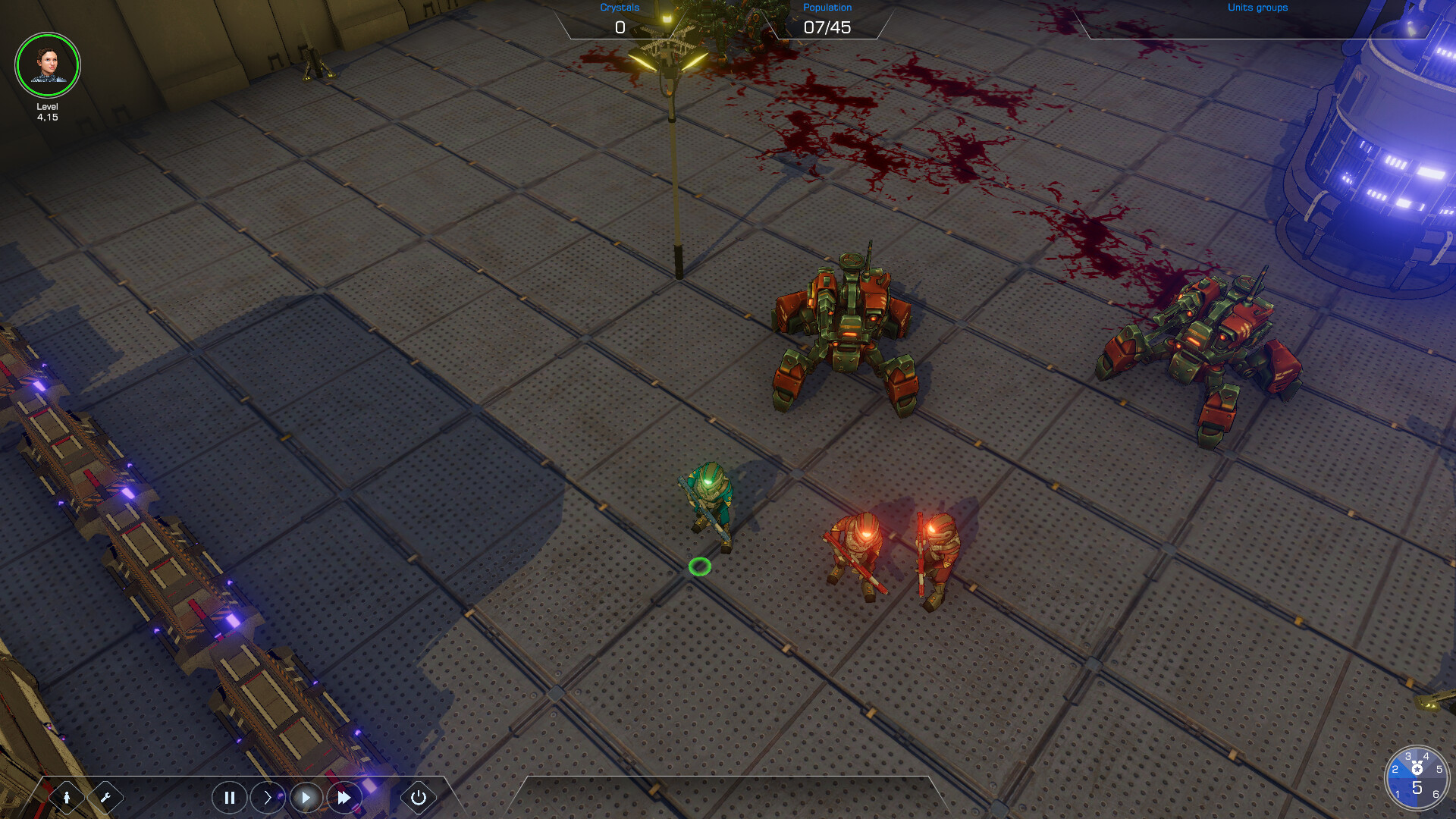Click the central 5 on the group wheel
The height and width of the screenshot is (819, 1456).
[x=1417, y=787]
